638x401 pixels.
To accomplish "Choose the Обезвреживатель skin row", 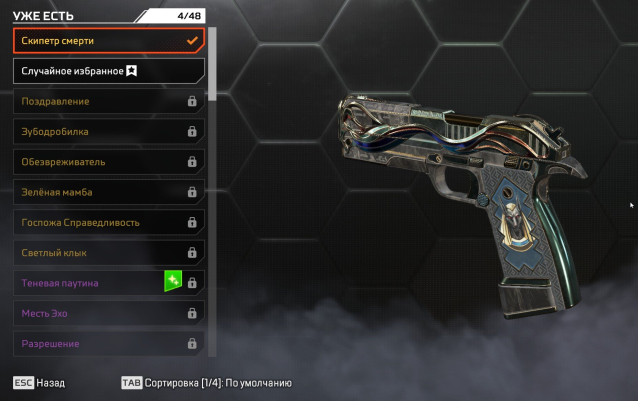I will pos(108,162).
